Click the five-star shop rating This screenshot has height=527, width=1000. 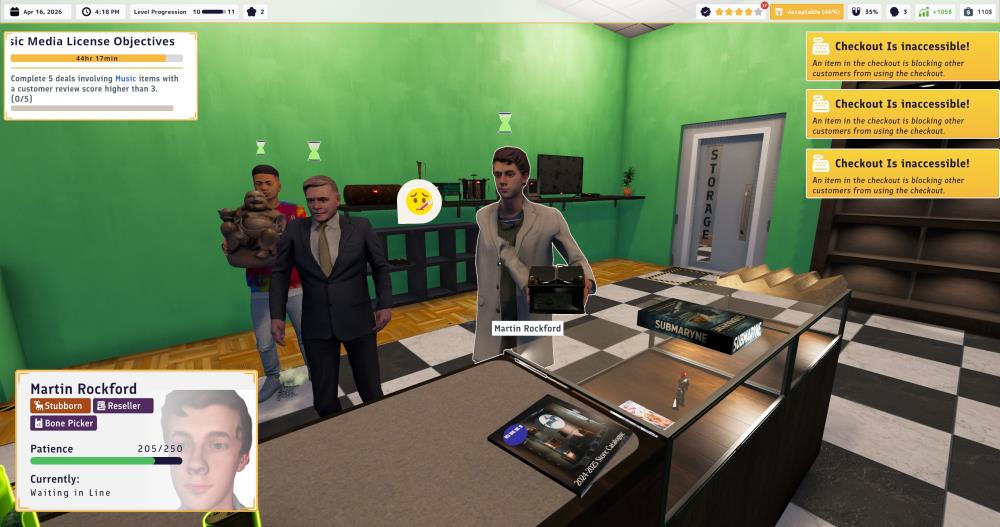[736, 12]
